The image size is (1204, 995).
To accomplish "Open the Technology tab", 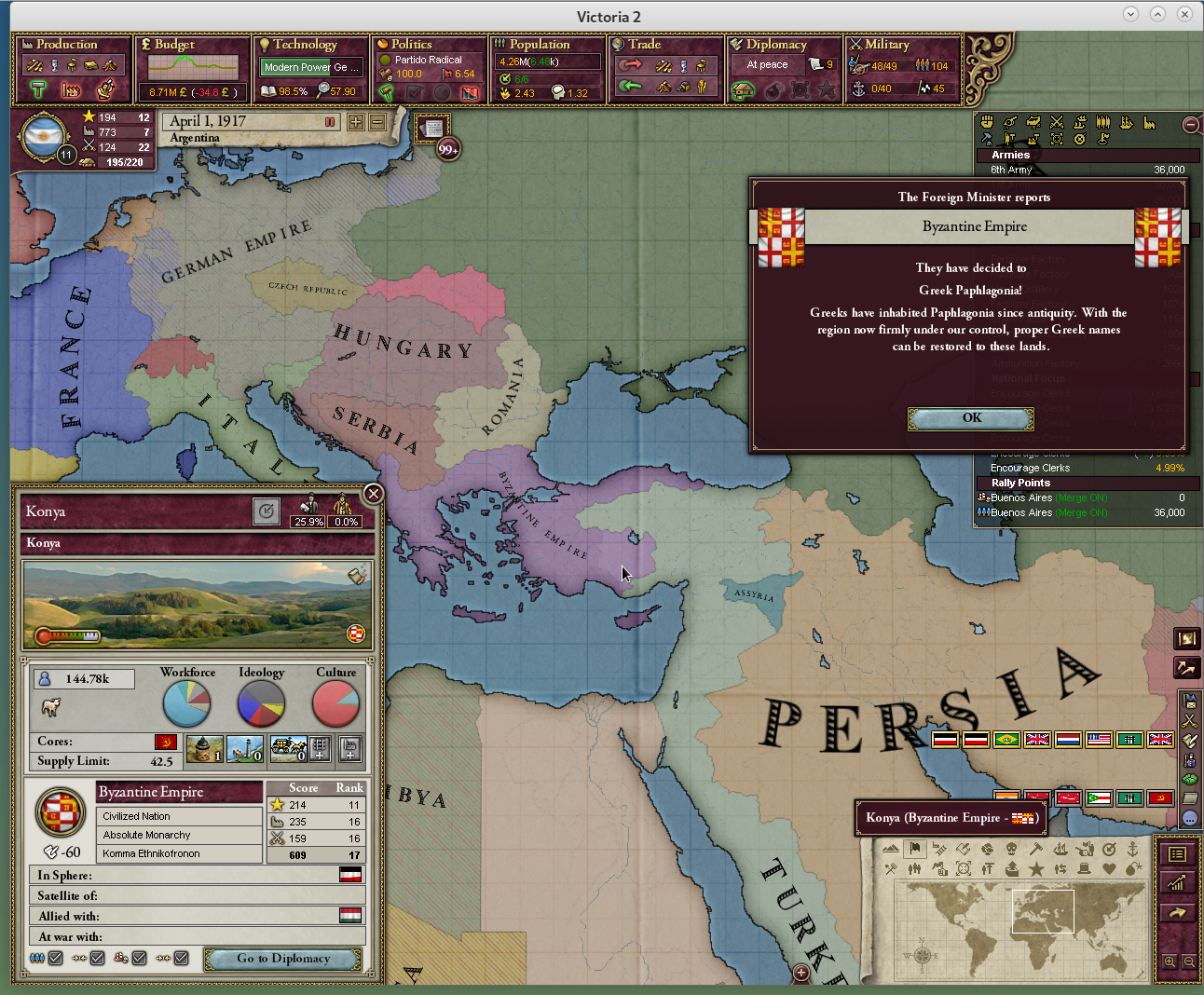I will pos(305,45).
